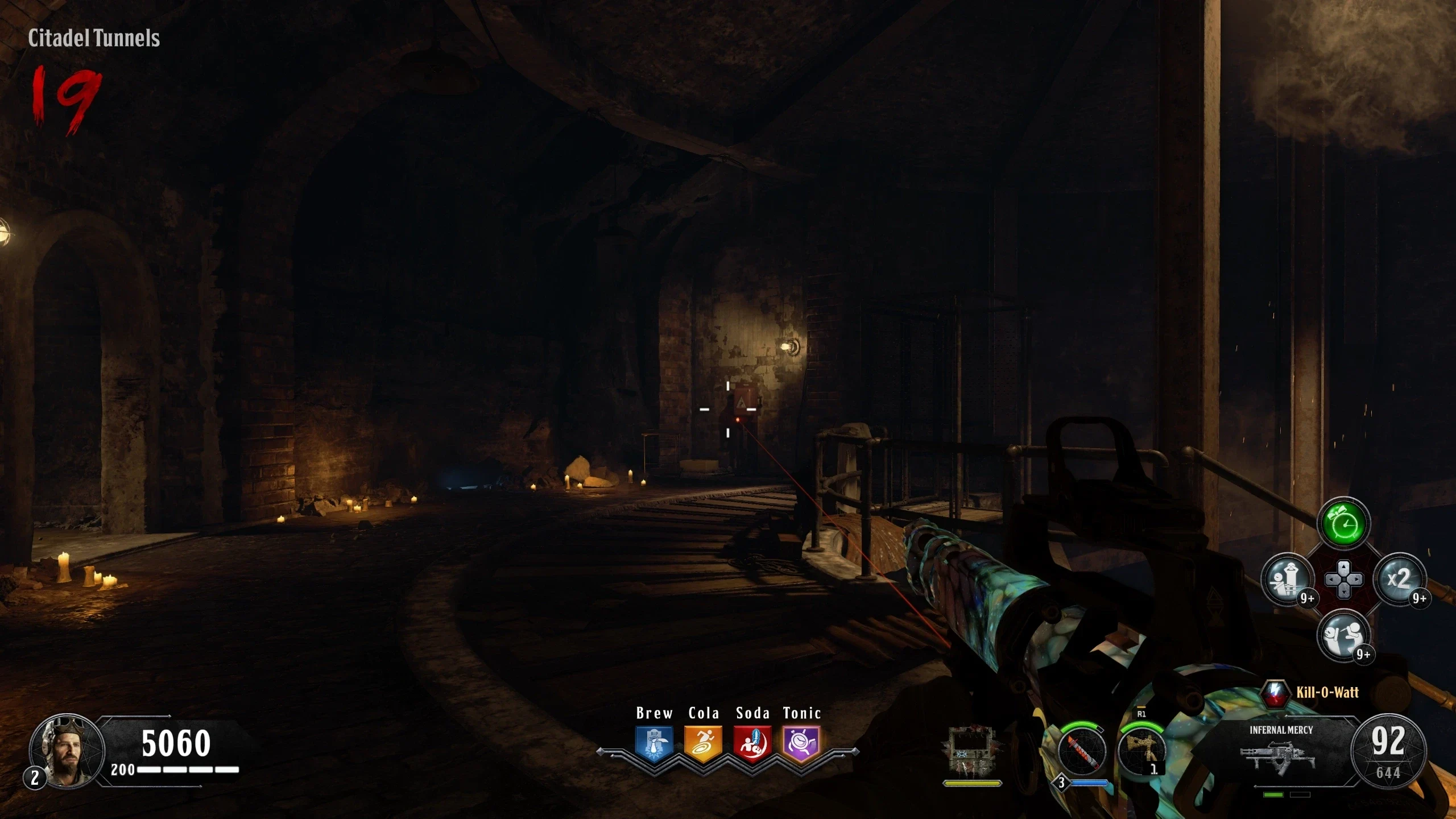1456x819 pixels.
Task: Activate the green alarm clock elixir
Action: [1343, 524]
